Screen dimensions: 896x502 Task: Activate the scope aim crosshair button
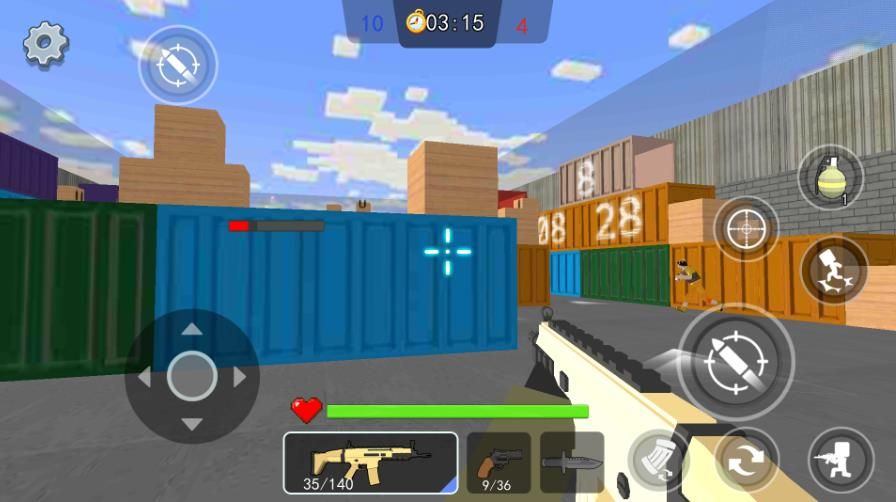point(746,229)
